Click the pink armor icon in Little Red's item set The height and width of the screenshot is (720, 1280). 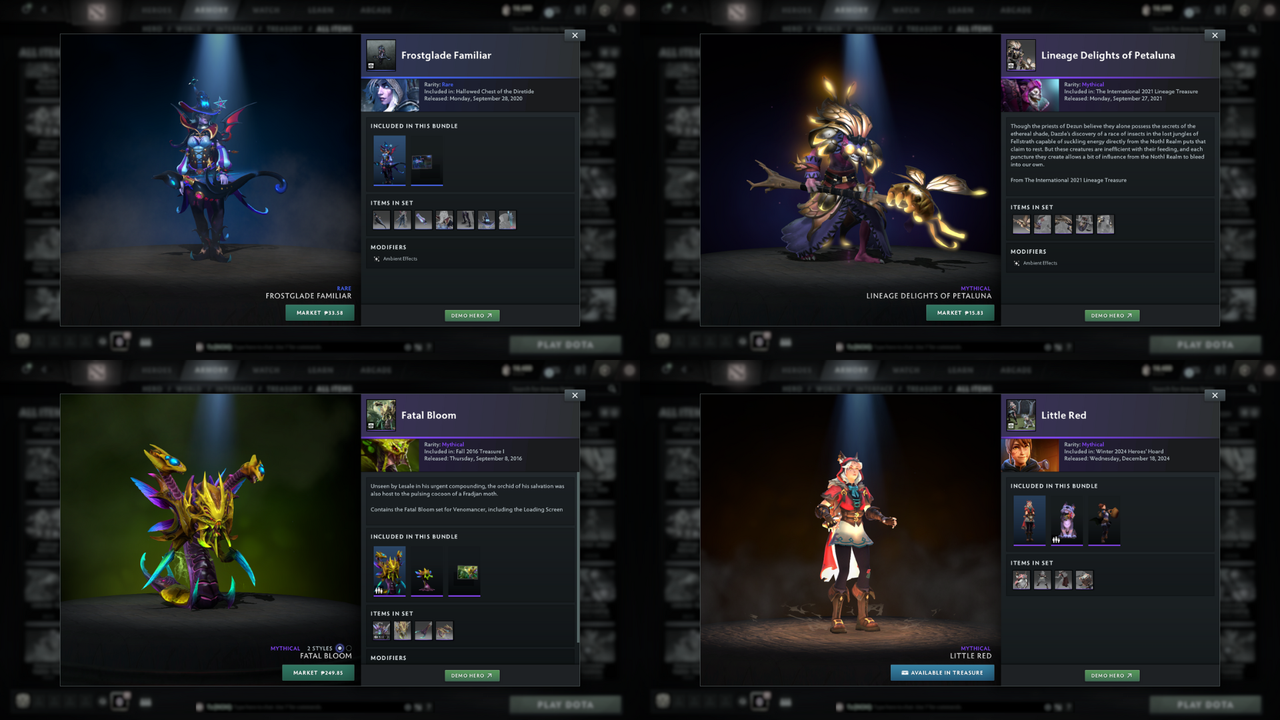pos(1022,579)
